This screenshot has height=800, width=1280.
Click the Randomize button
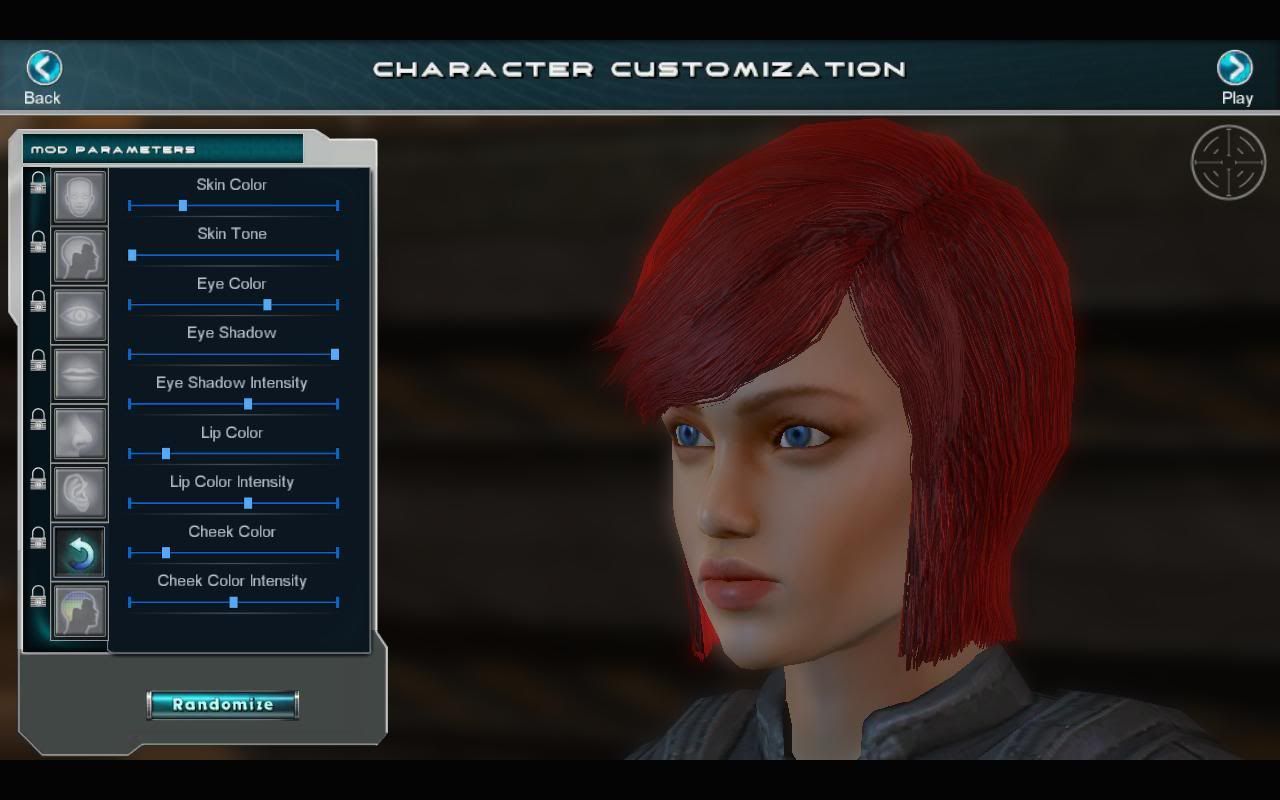point(222,704)
